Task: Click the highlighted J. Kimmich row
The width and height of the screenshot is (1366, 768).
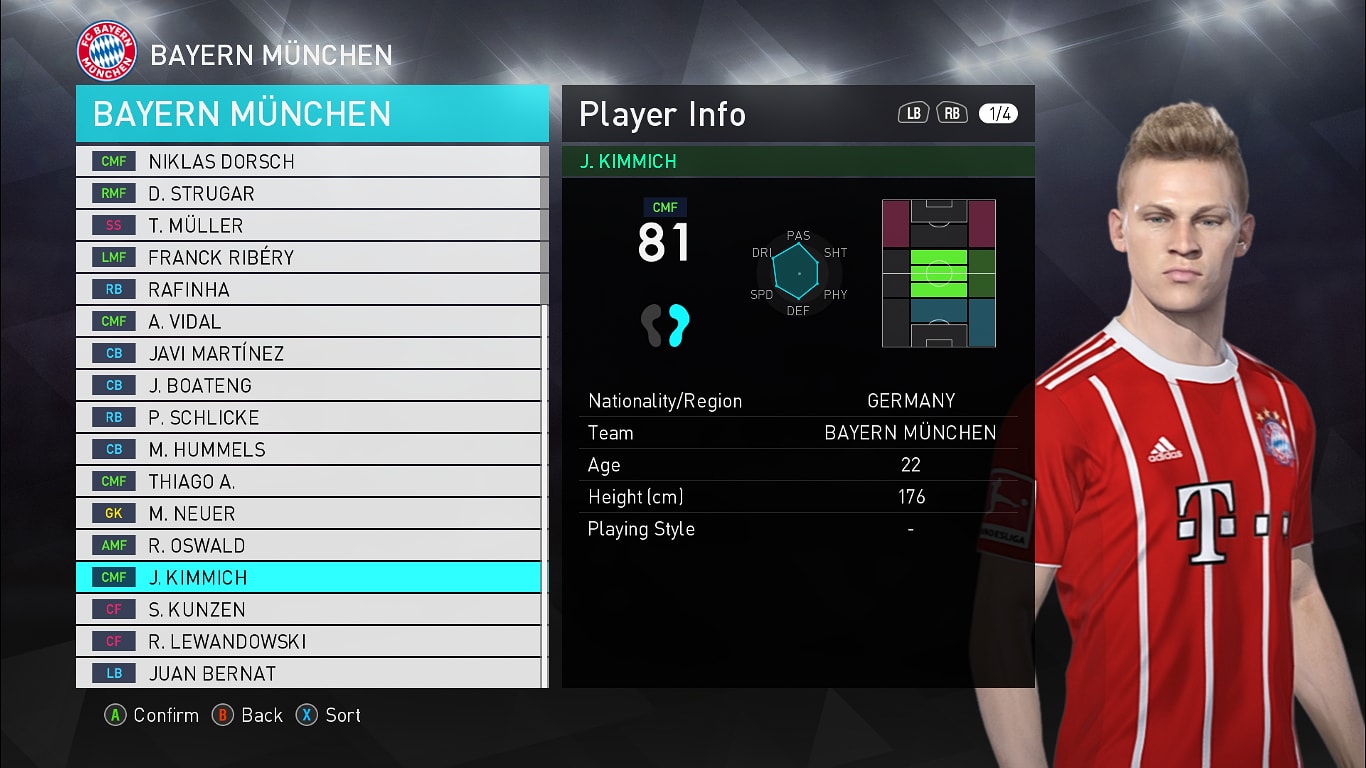Action: (310, 577)
